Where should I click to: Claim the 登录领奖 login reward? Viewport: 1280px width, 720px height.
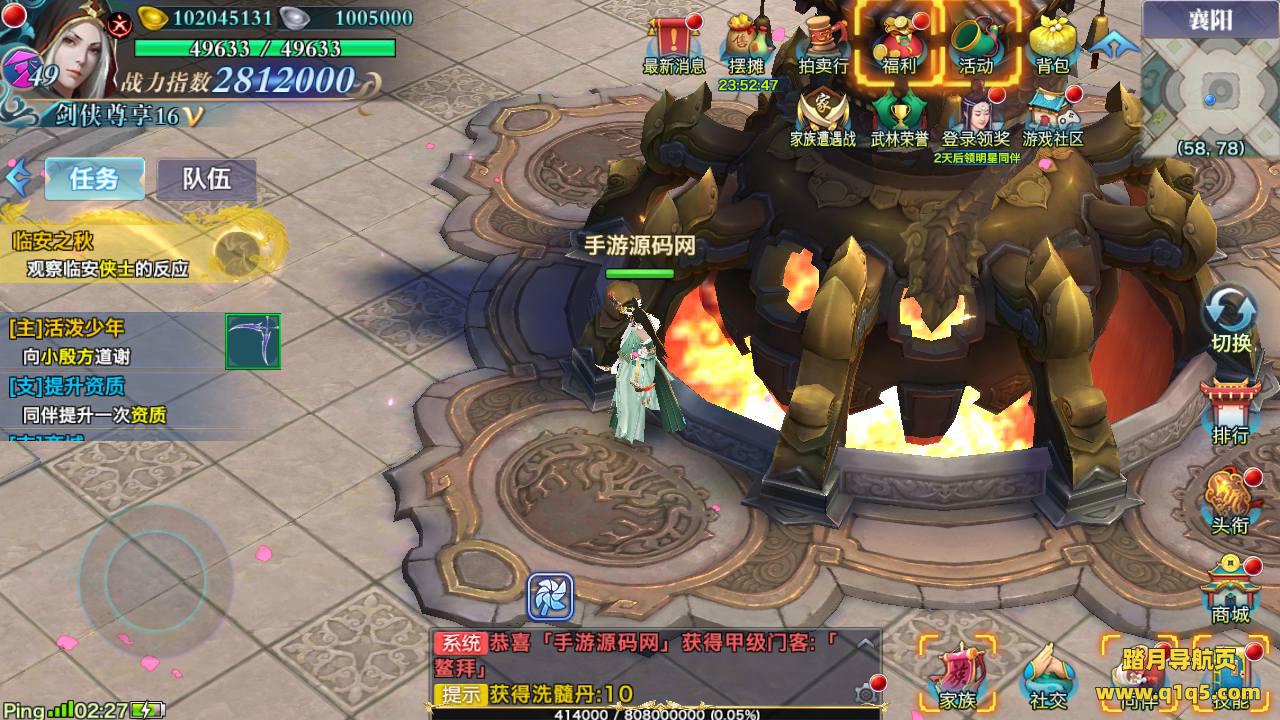click(x=976, y=117)
